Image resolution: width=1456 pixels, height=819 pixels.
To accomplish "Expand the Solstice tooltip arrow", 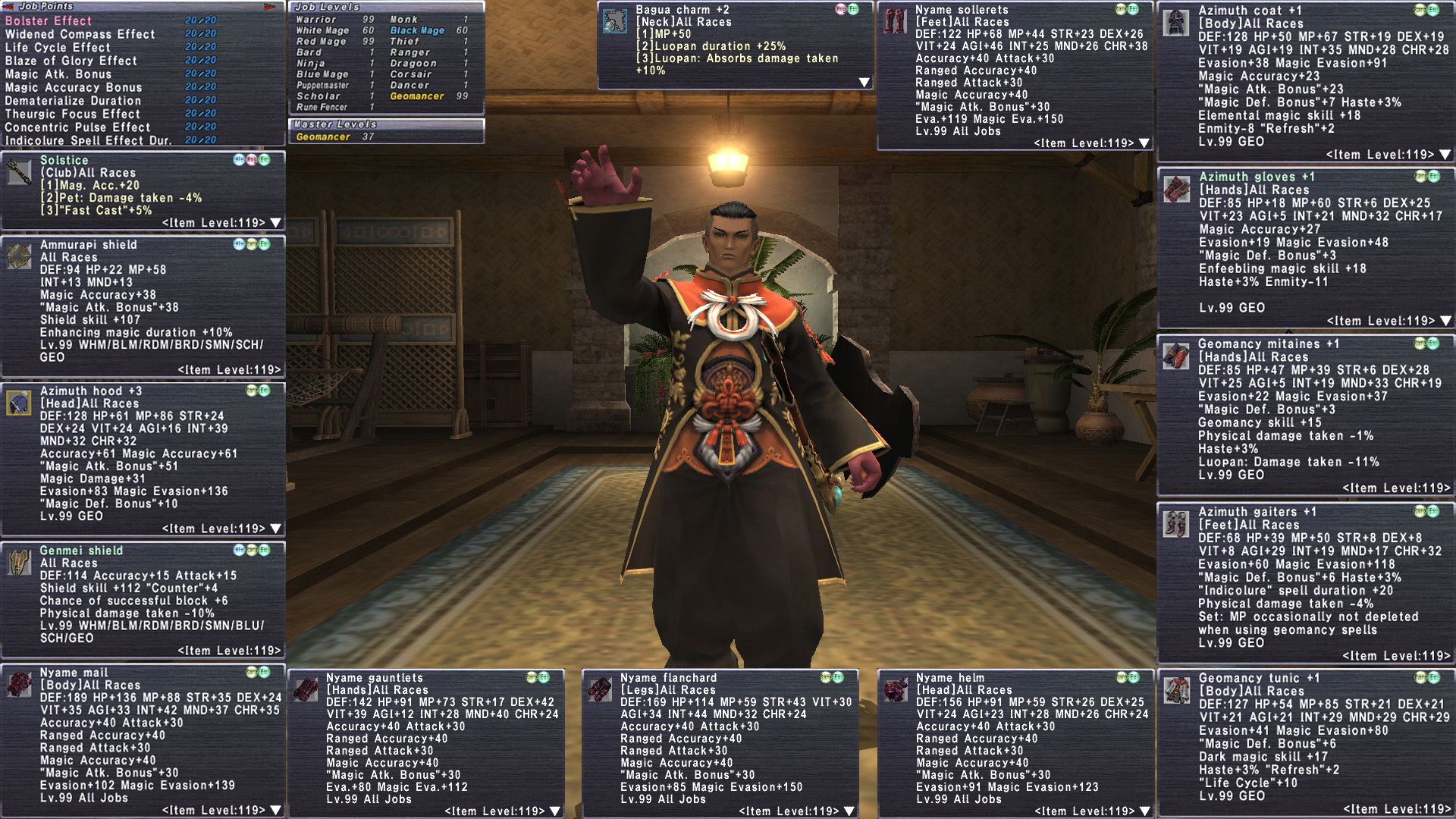I will pos(275,223).
